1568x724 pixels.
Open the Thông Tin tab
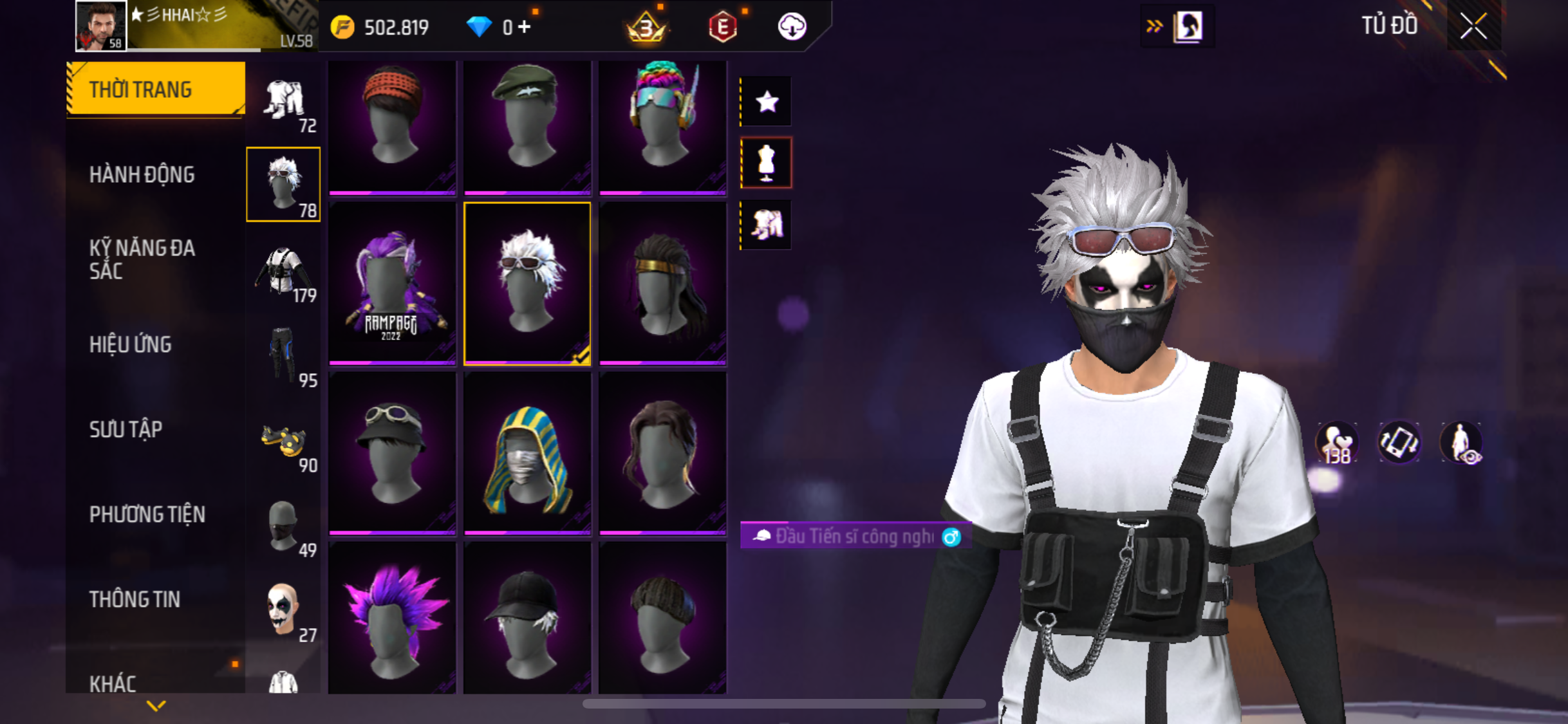click(135, 599)
